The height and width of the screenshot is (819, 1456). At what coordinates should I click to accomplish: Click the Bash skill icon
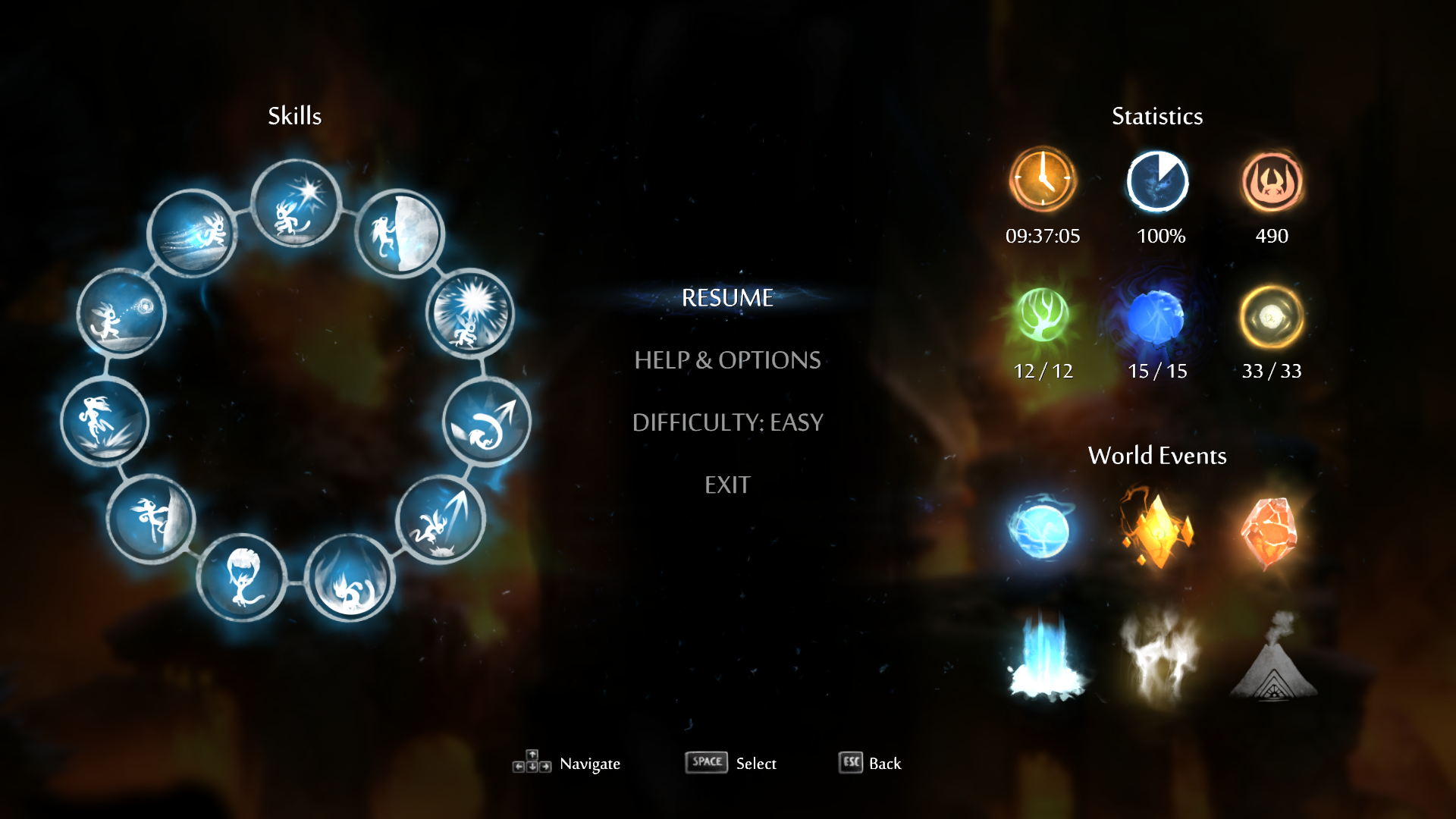tap(441, 521)
